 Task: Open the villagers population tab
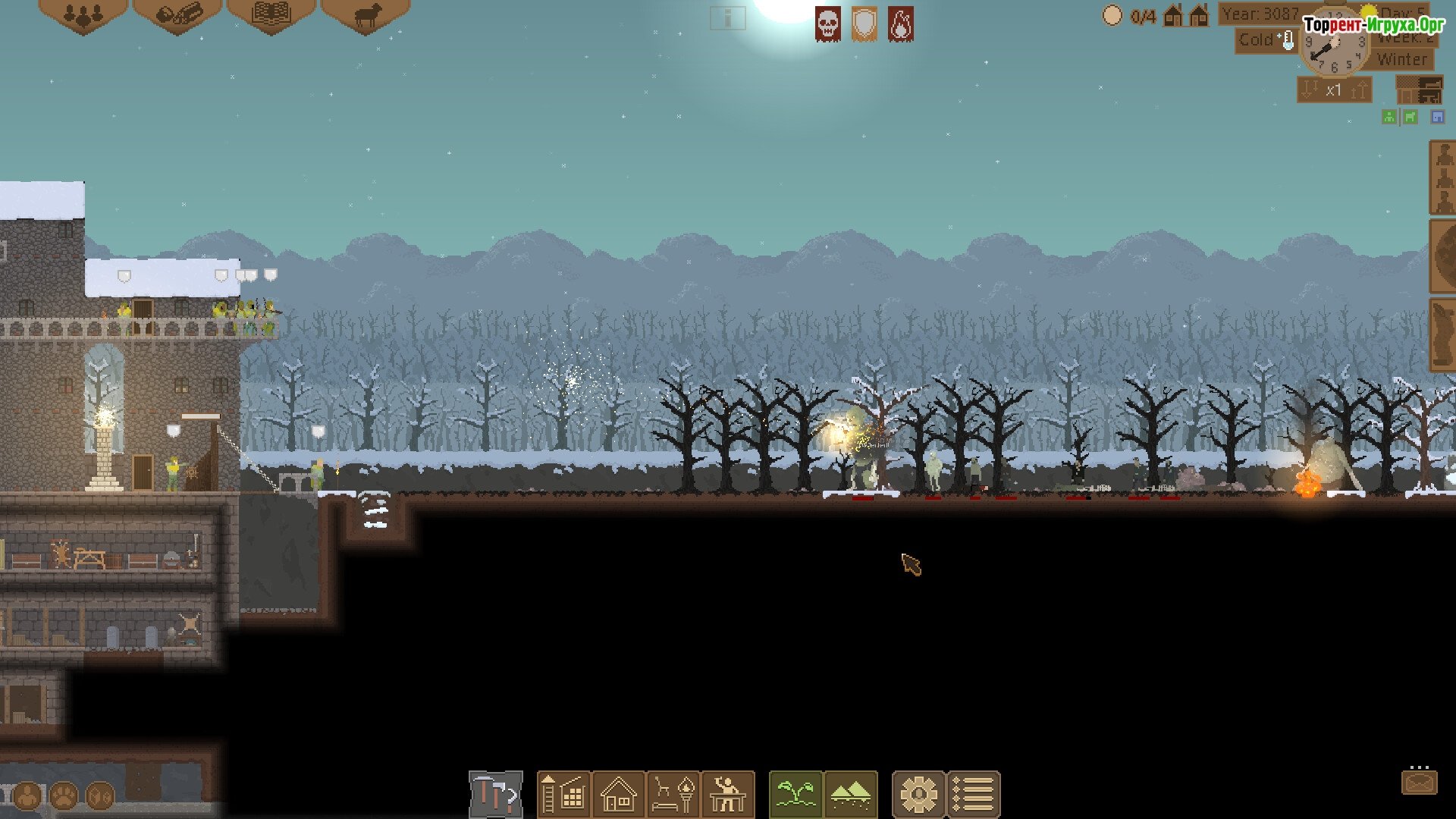pyautogui.click(x=83, y=15)
